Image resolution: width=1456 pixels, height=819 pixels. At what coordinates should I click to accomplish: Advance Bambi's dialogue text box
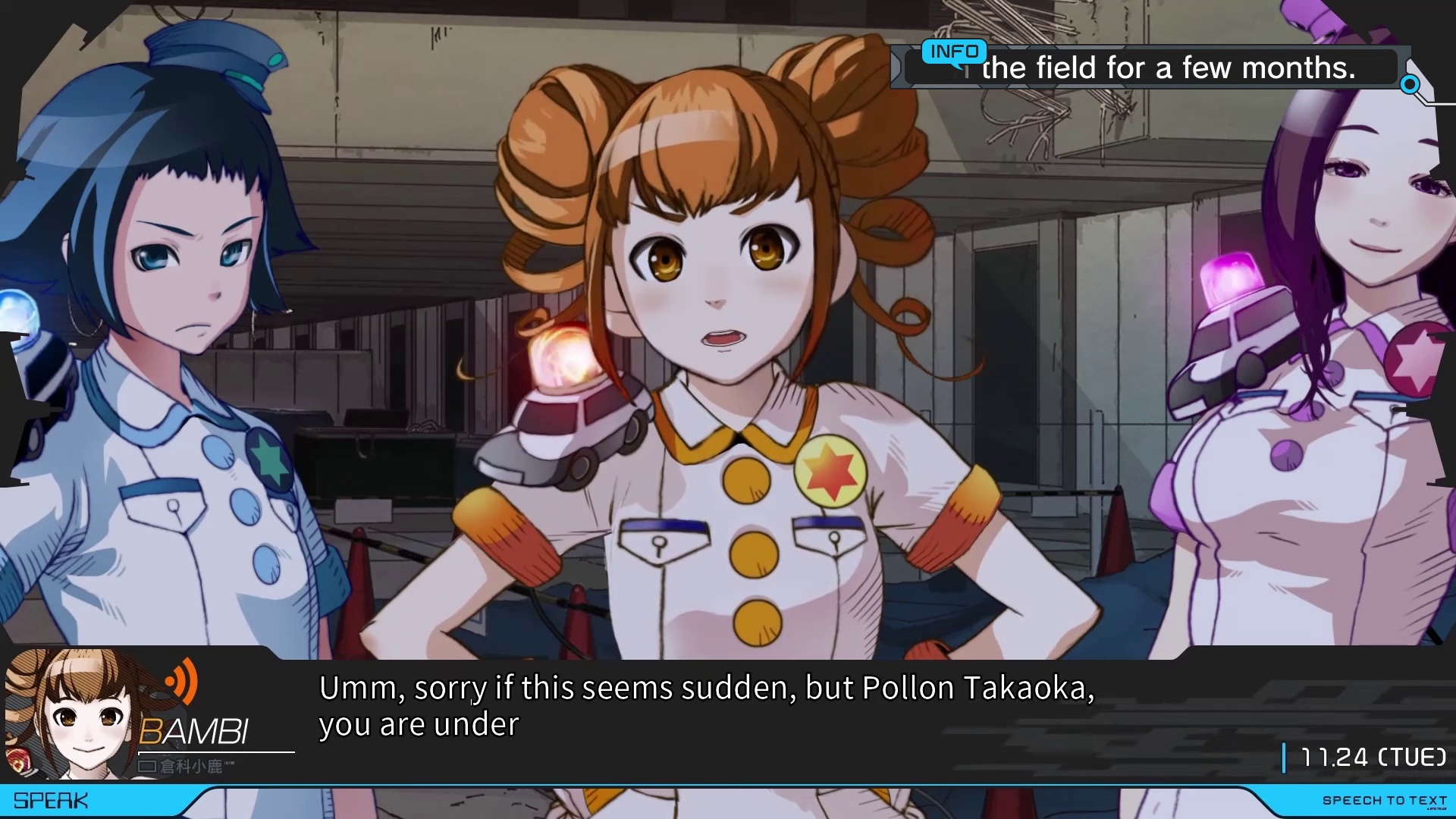(x=705, y=707)
